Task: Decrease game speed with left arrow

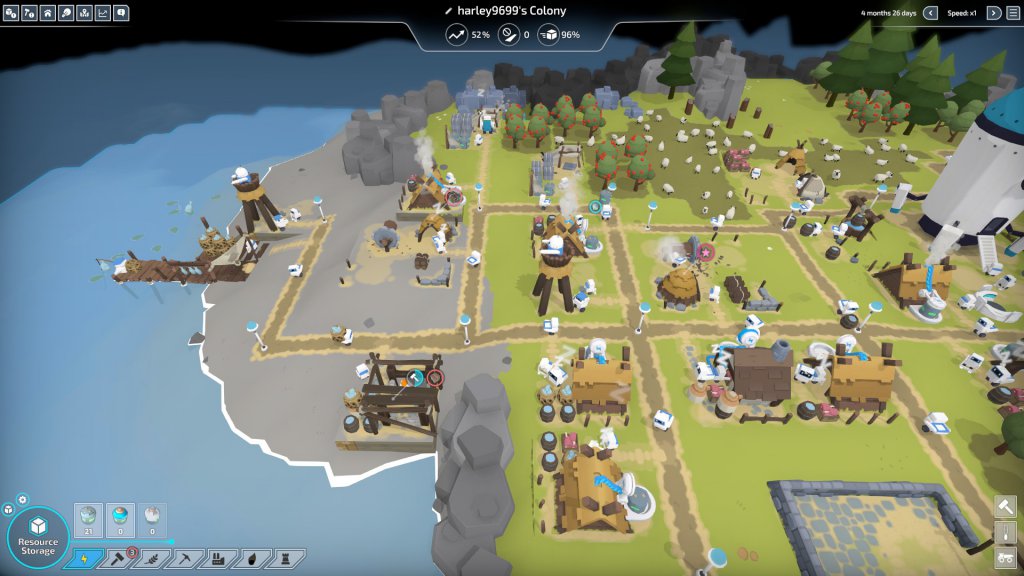Action: click(x=930, y=13)
